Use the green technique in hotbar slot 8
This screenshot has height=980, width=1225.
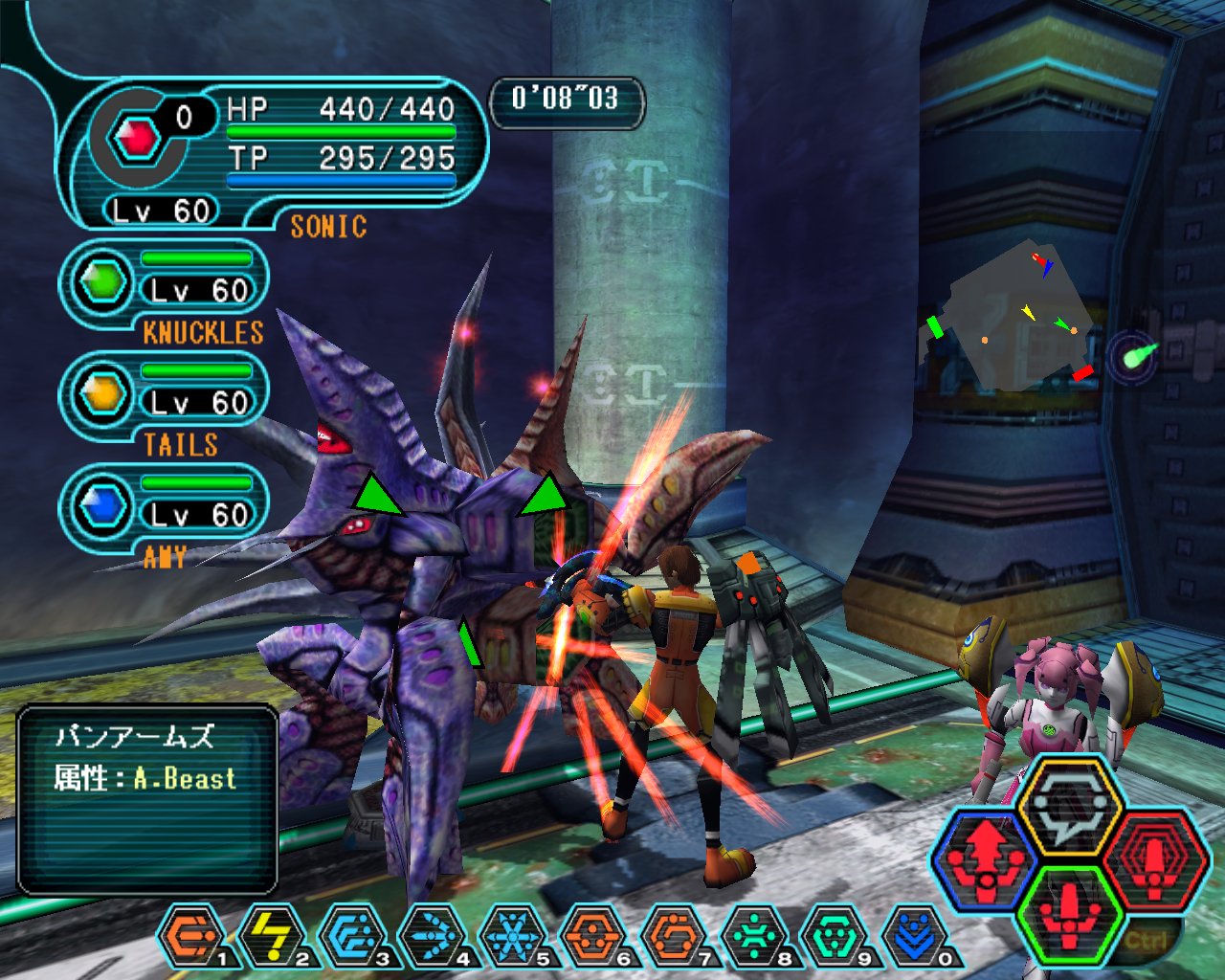tap(753, 935)
